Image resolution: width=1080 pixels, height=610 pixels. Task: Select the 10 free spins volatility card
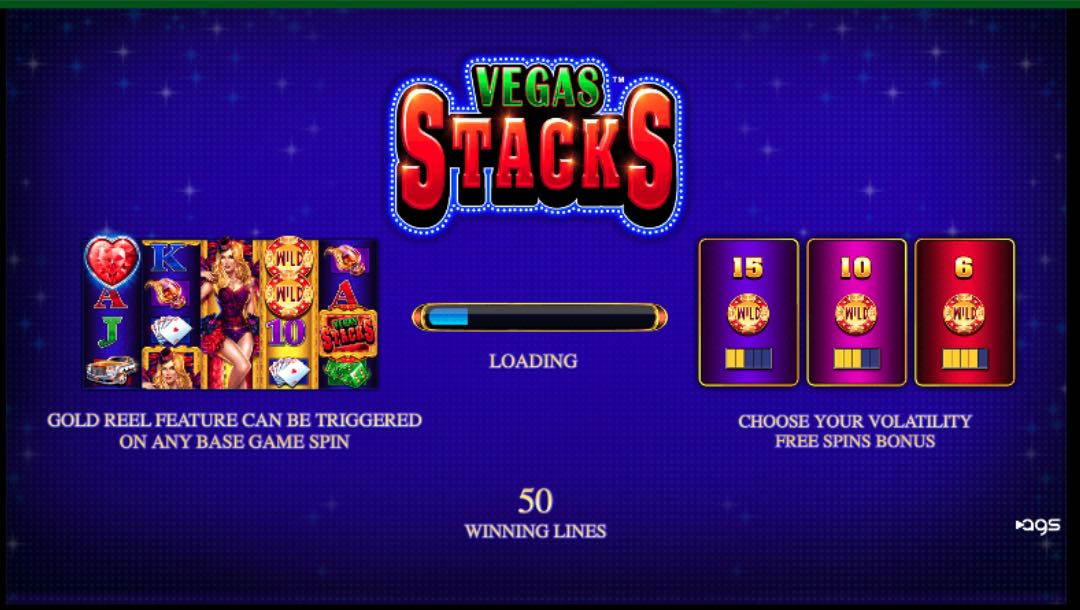(x=856, y=312)
